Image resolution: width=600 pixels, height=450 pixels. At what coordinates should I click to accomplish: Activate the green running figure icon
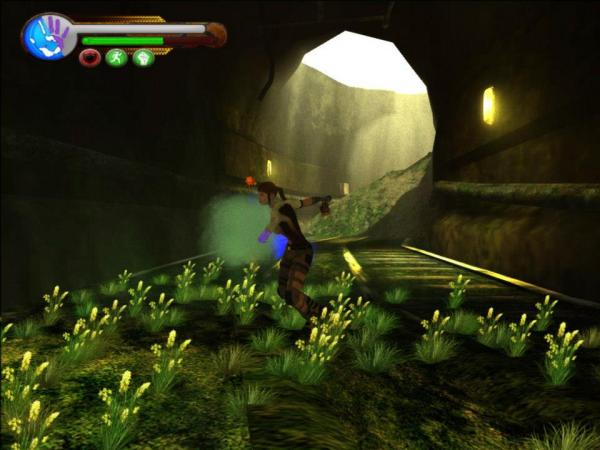tap(116, 58)
